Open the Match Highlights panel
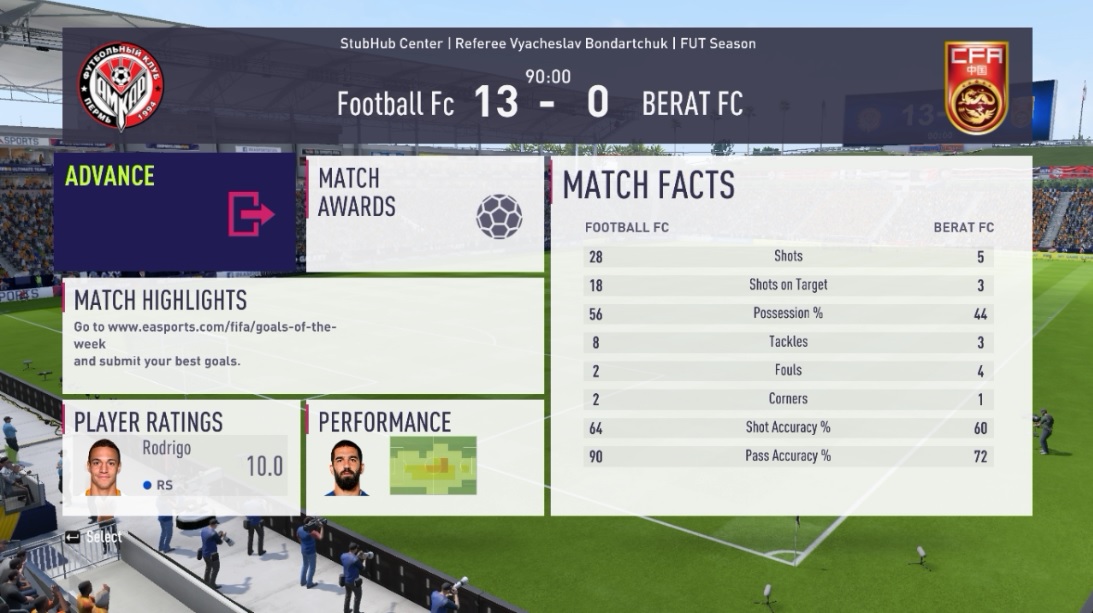This screenshot has width=1093, height=613. (302, 335)
